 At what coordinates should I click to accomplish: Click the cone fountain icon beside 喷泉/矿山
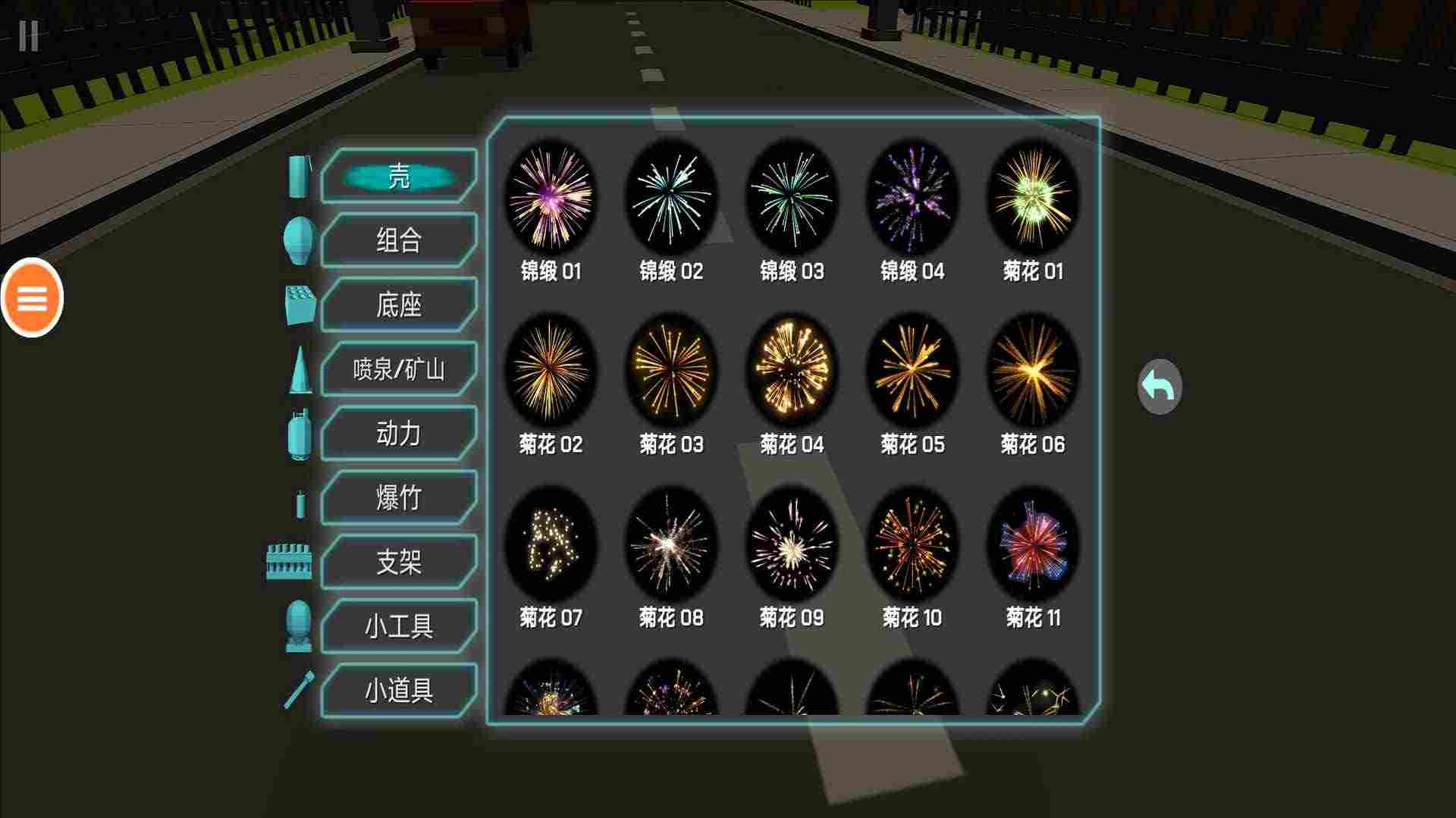(x=301, y=369)
